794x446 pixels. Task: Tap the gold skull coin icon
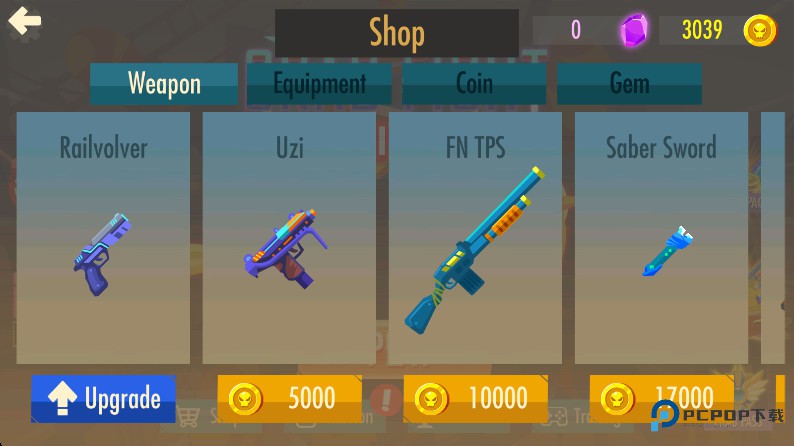[x=760, y=31]
